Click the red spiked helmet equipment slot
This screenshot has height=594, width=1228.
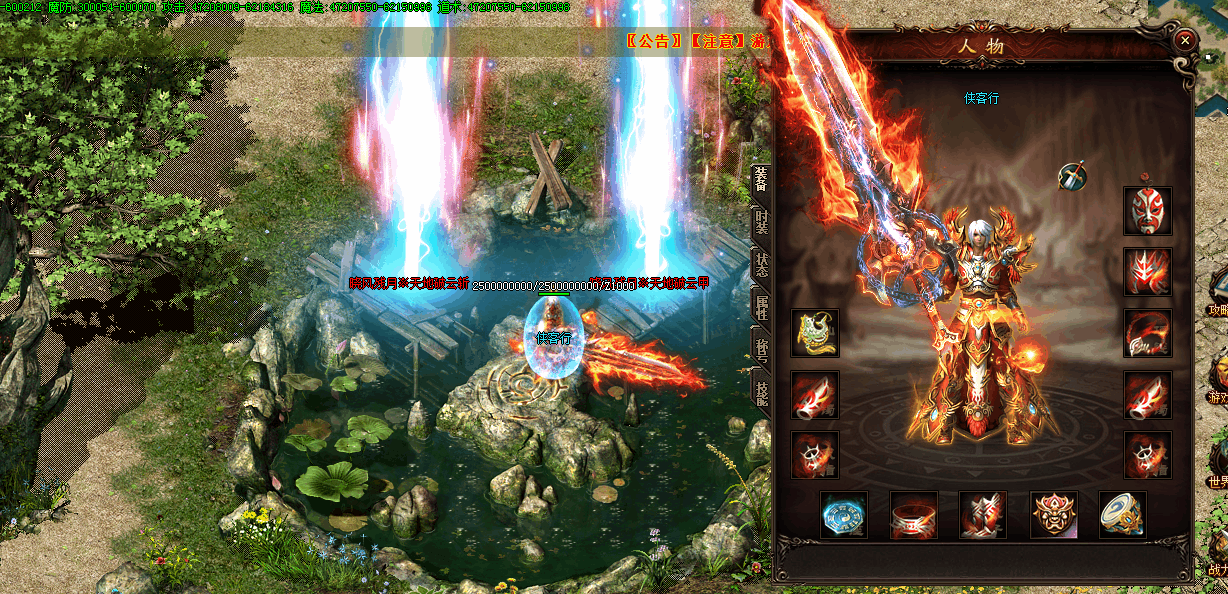[1147, 272]
